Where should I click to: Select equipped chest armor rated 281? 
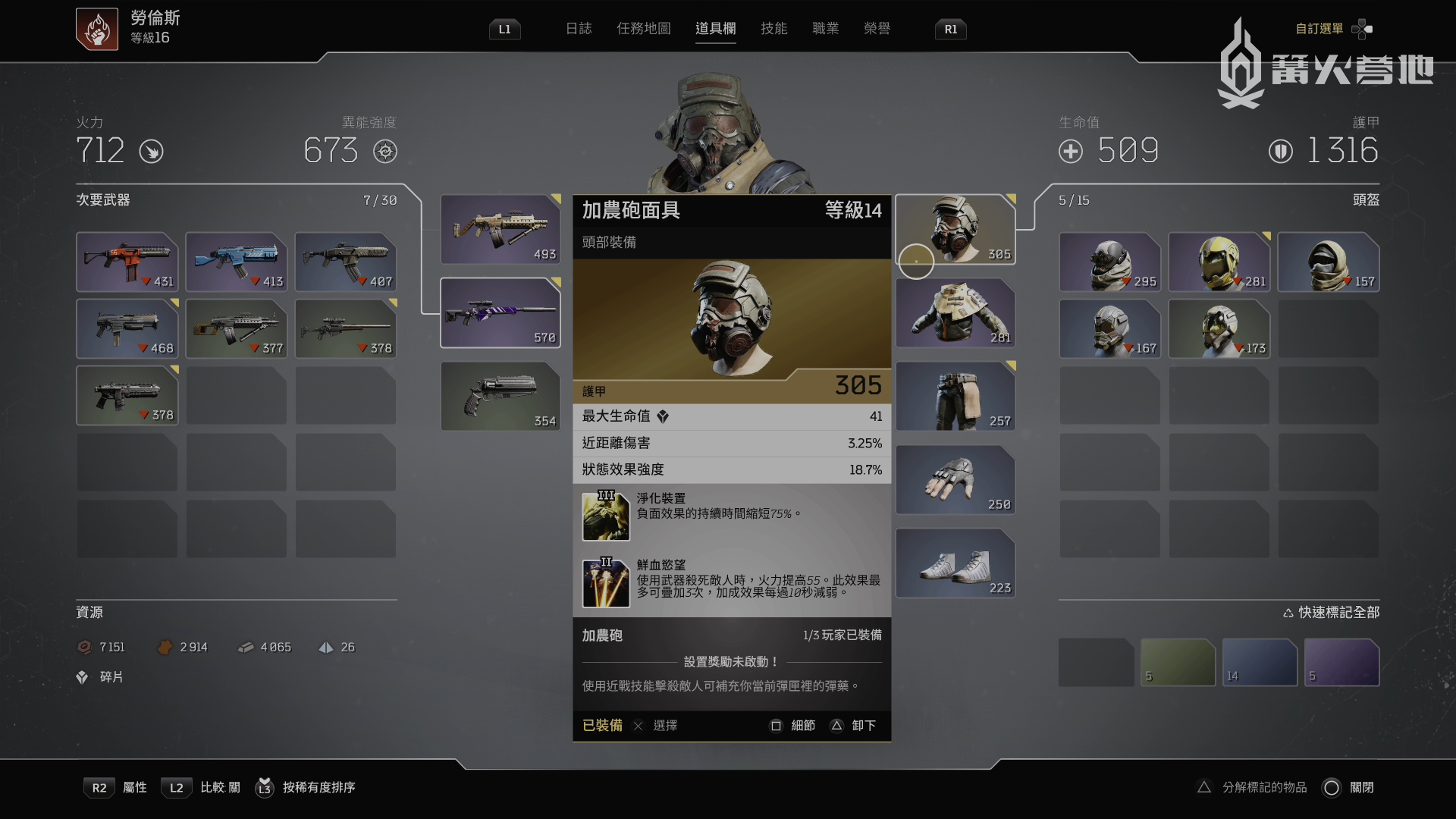955,312
